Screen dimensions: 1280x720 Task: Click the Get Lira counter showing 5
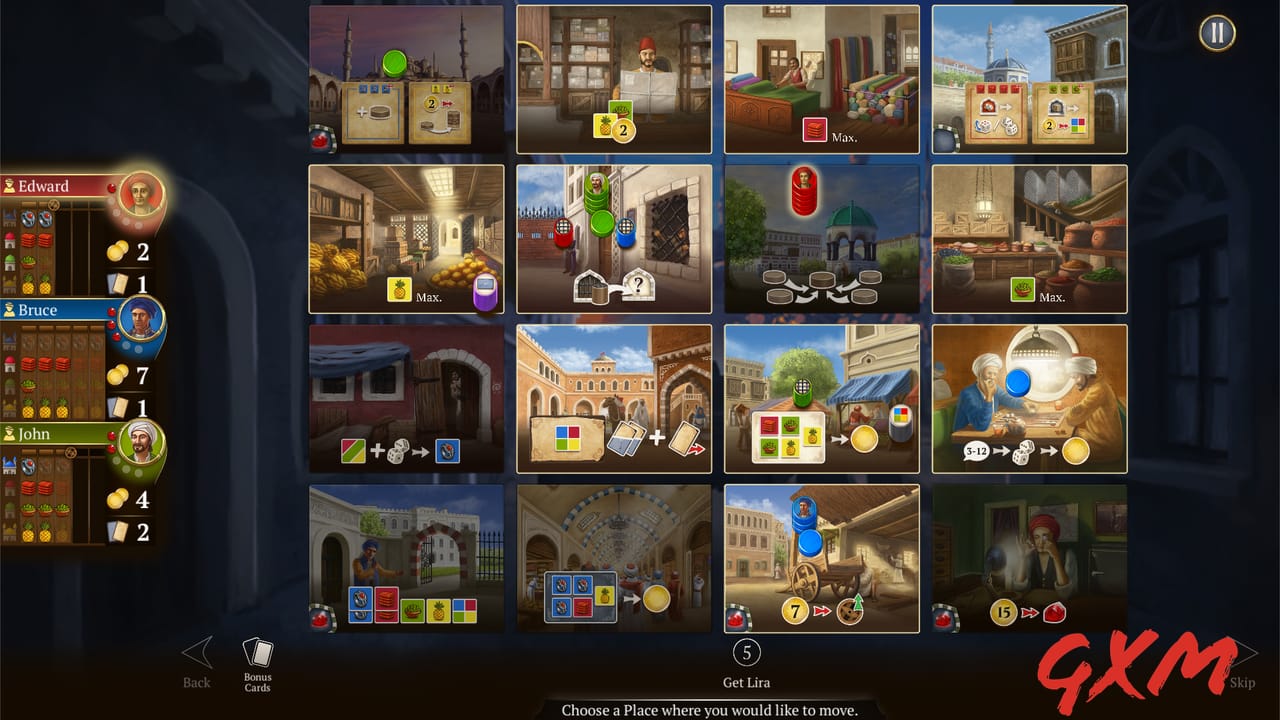pyautogui.click(x=745, y=653)
